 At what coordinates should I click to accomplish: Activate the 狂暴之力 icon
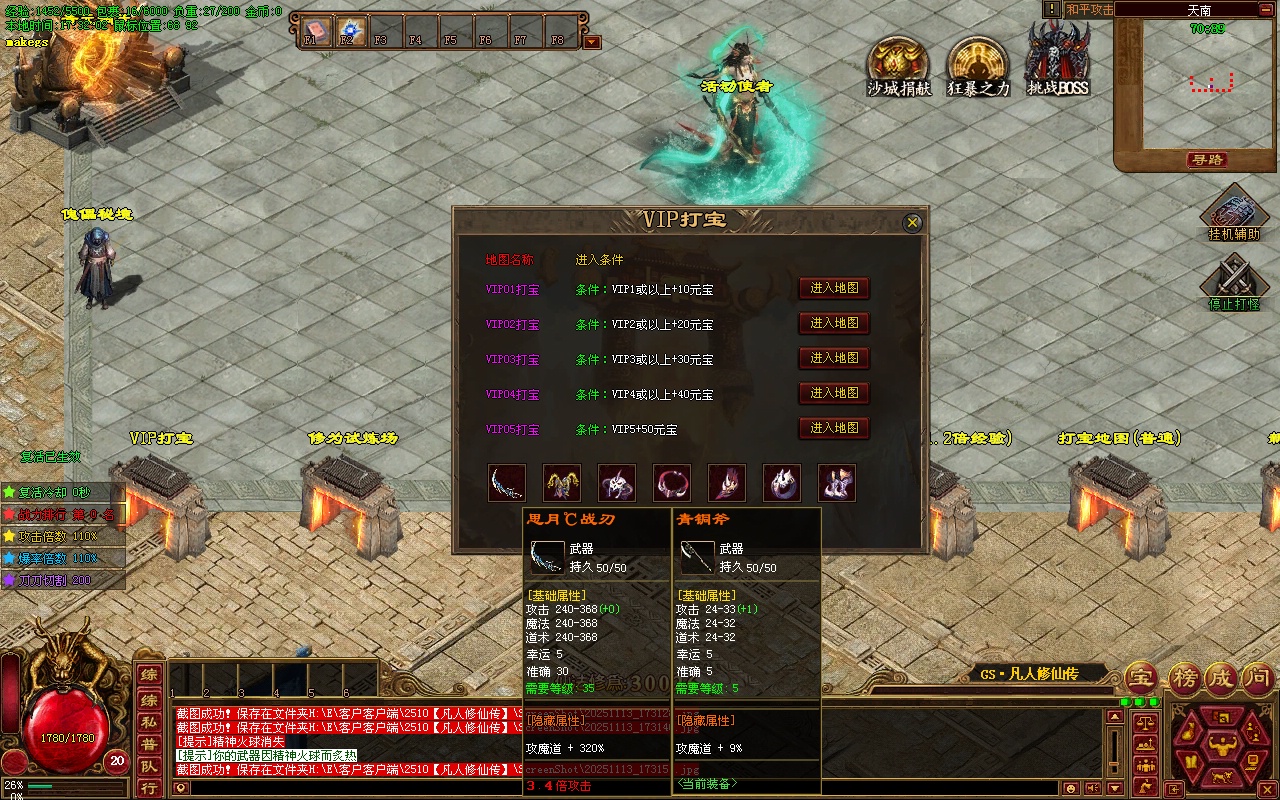click(977, 60)
